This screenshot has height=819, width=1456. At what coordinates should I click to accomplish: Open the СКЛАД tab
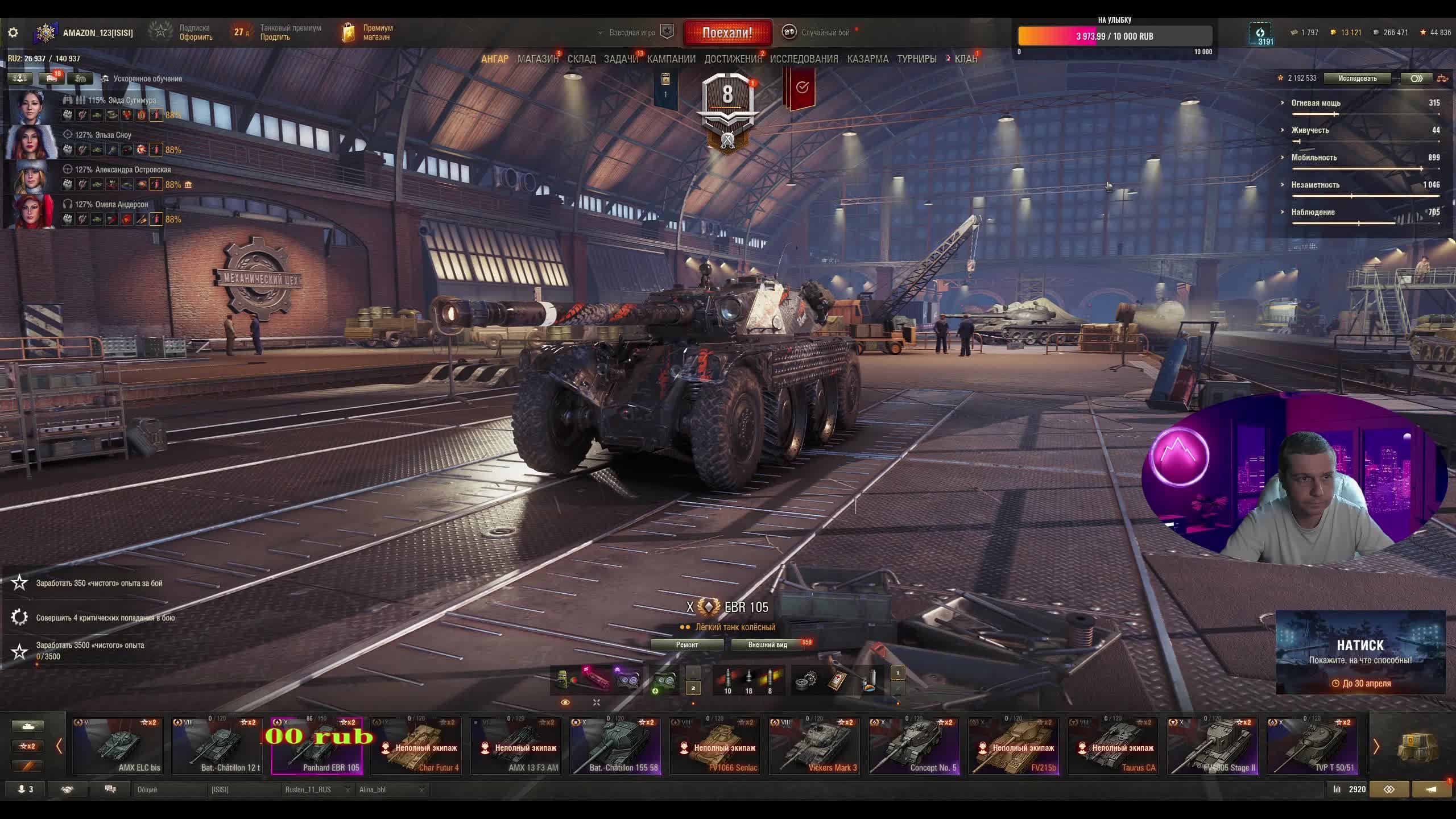[581, 59]
